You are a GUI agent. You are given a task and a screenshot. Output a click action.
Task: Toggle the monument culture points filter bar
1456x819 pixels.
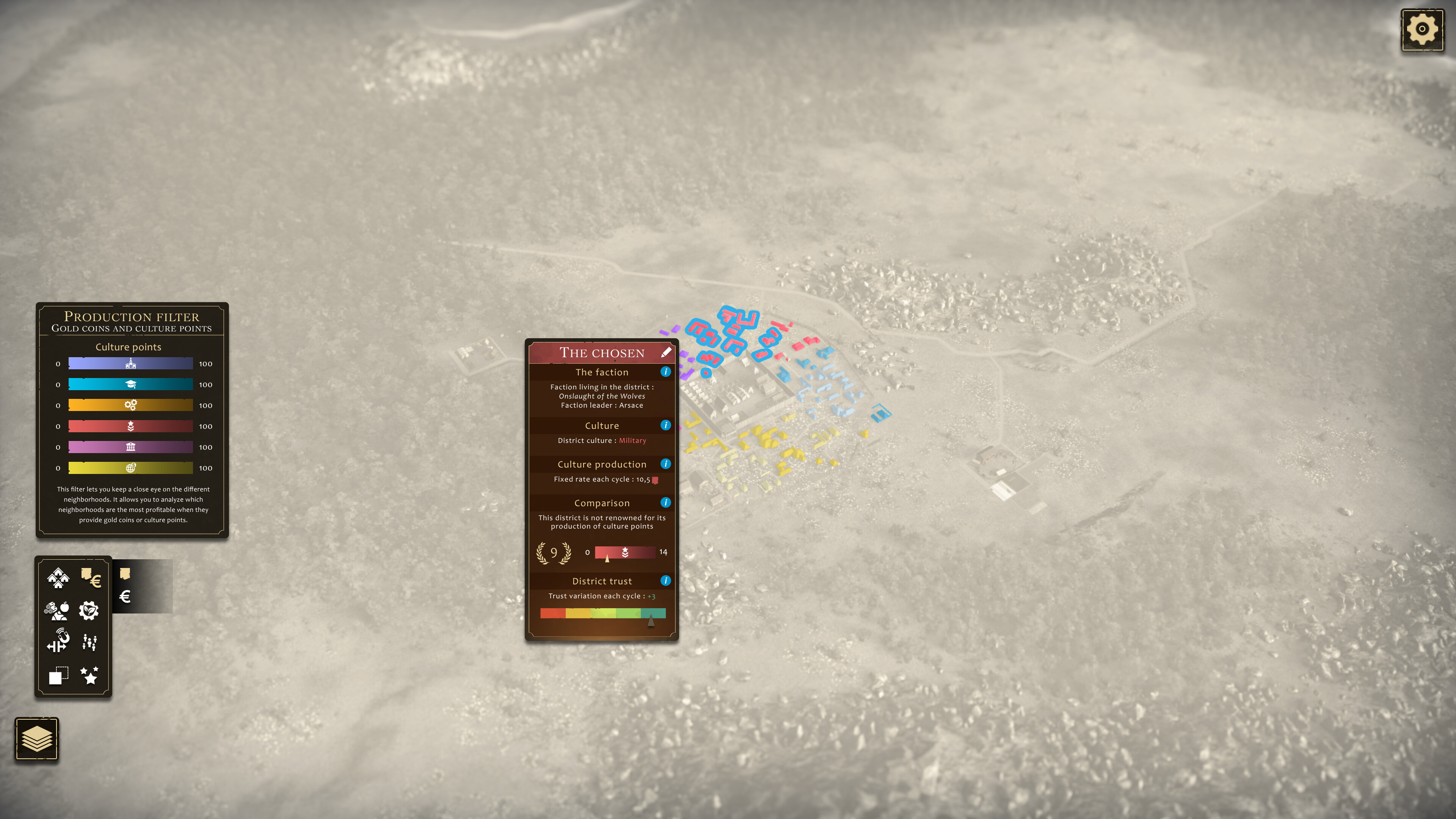[x=130, y=447]
